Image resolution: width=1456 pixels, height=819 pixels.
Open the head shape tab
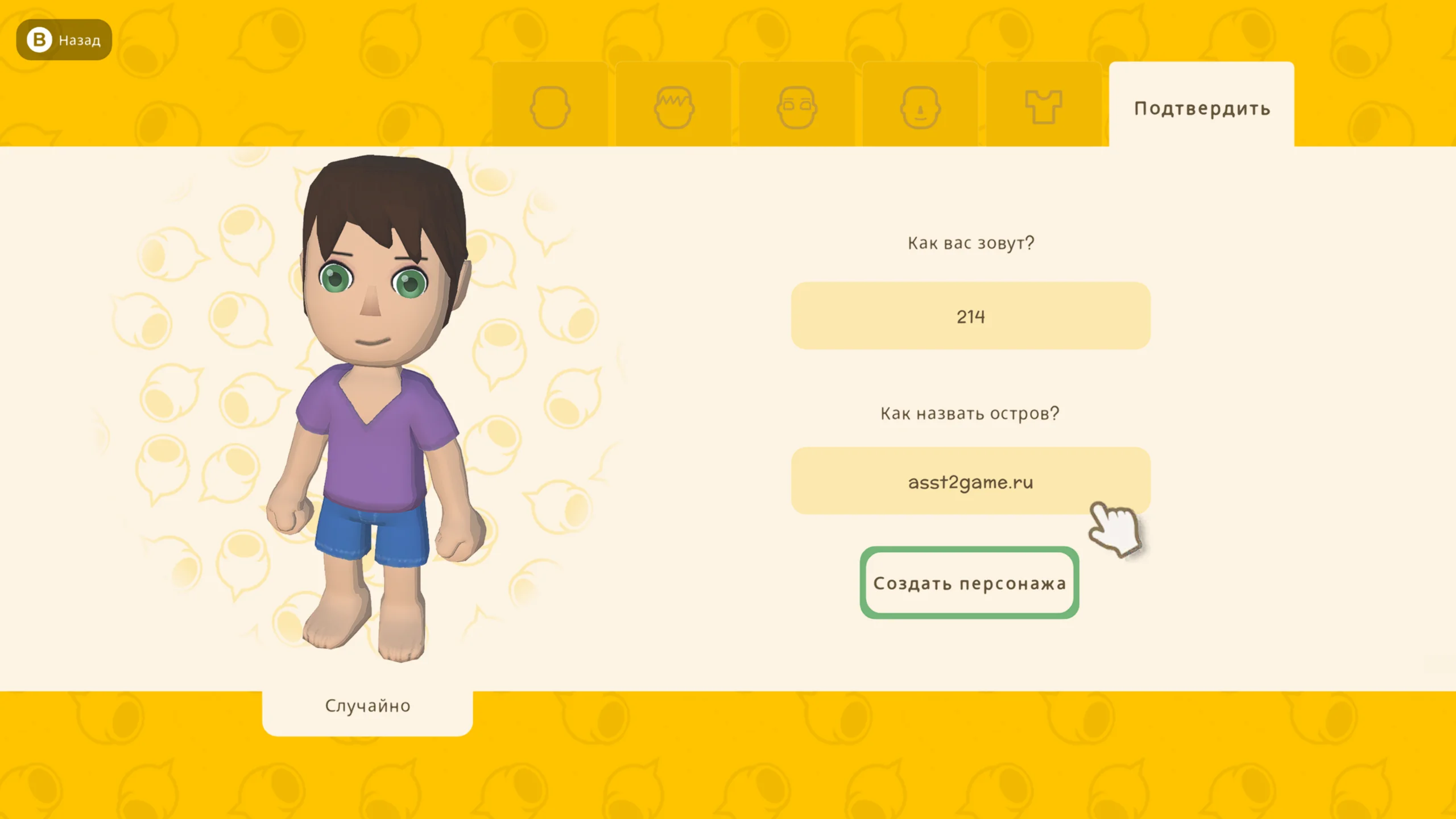tap(549, 106)
